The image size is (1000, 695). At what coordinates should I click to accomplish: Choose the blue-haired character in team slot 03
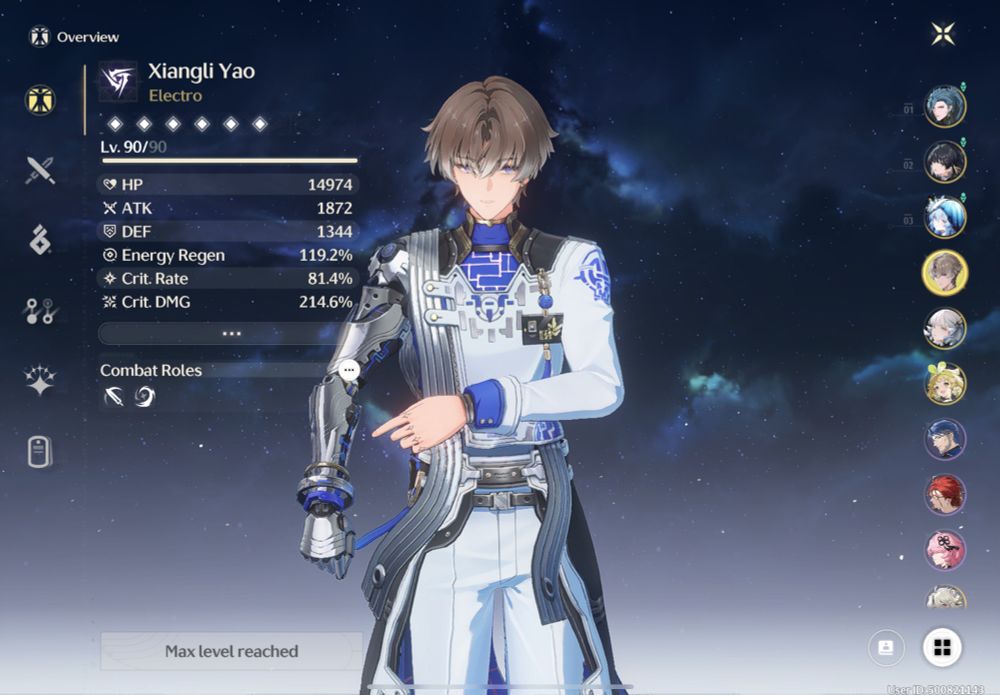pyautogui.click(x=944, y=216)
